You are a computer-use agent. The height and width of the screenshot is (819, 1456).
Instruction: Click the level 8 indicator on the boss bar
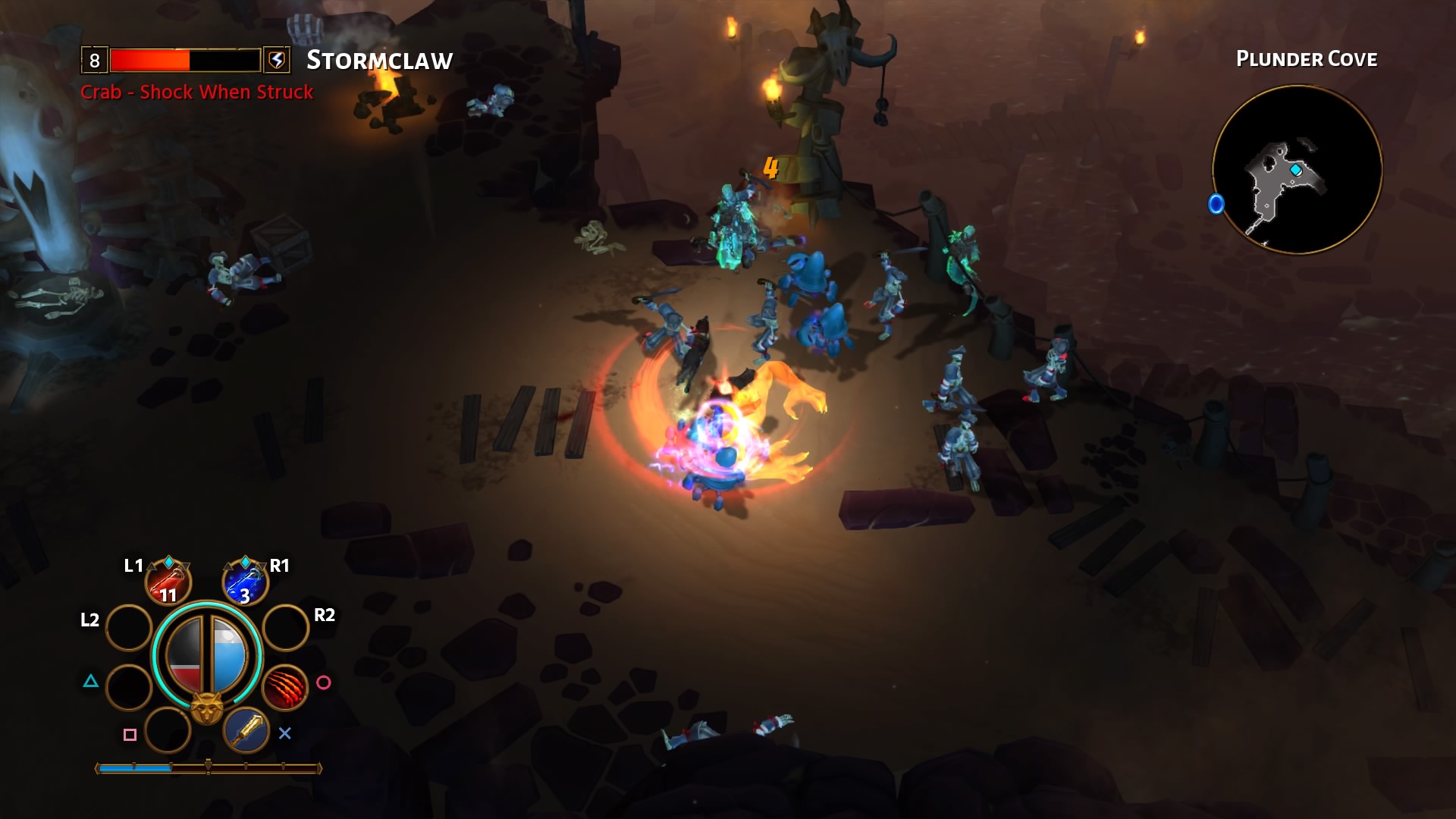[94, 61]
